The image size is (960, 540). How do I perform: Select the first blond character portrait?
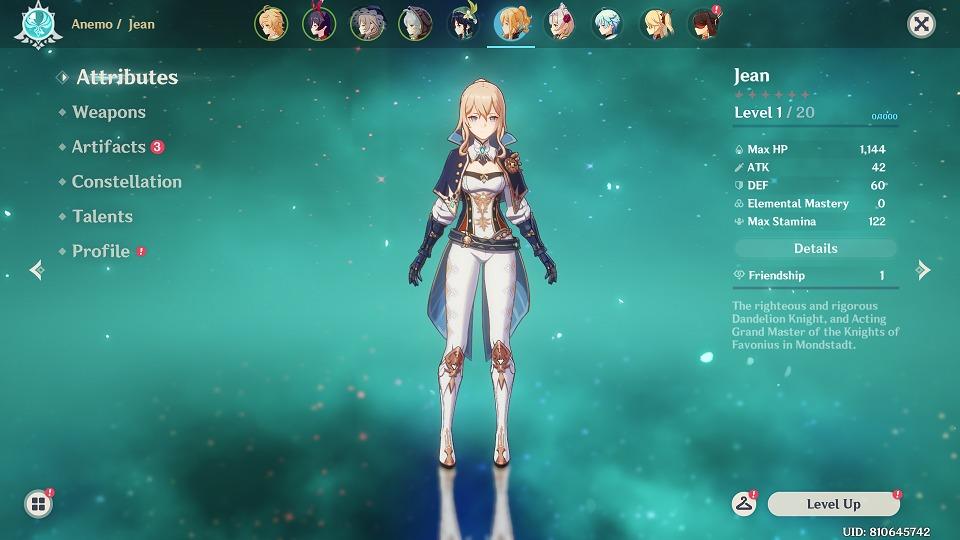coord(270,23)
